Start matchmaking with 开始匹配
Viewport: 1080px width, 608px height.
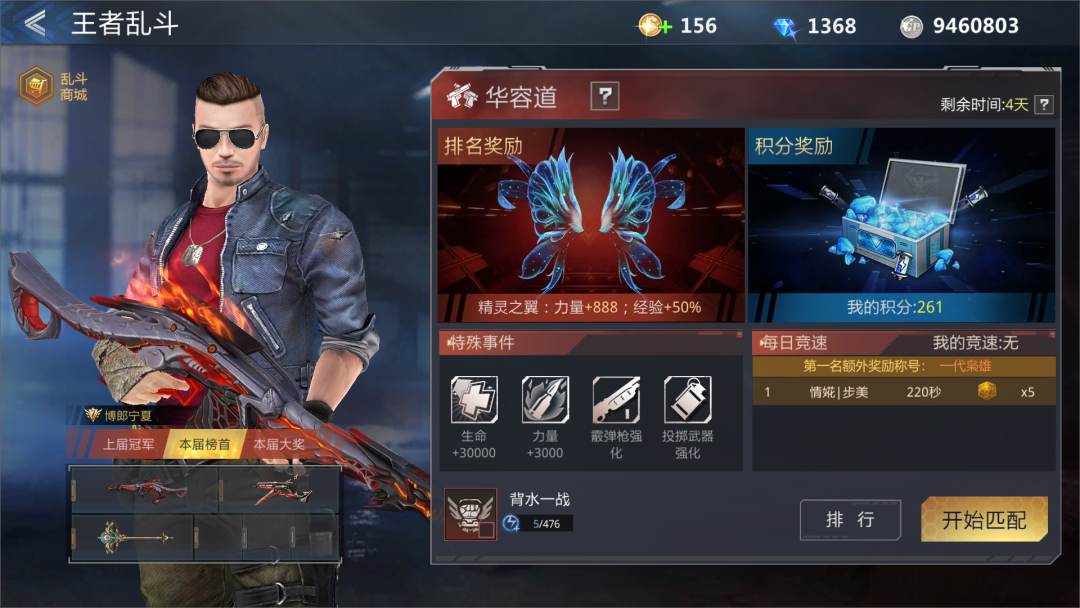[984, 520]
